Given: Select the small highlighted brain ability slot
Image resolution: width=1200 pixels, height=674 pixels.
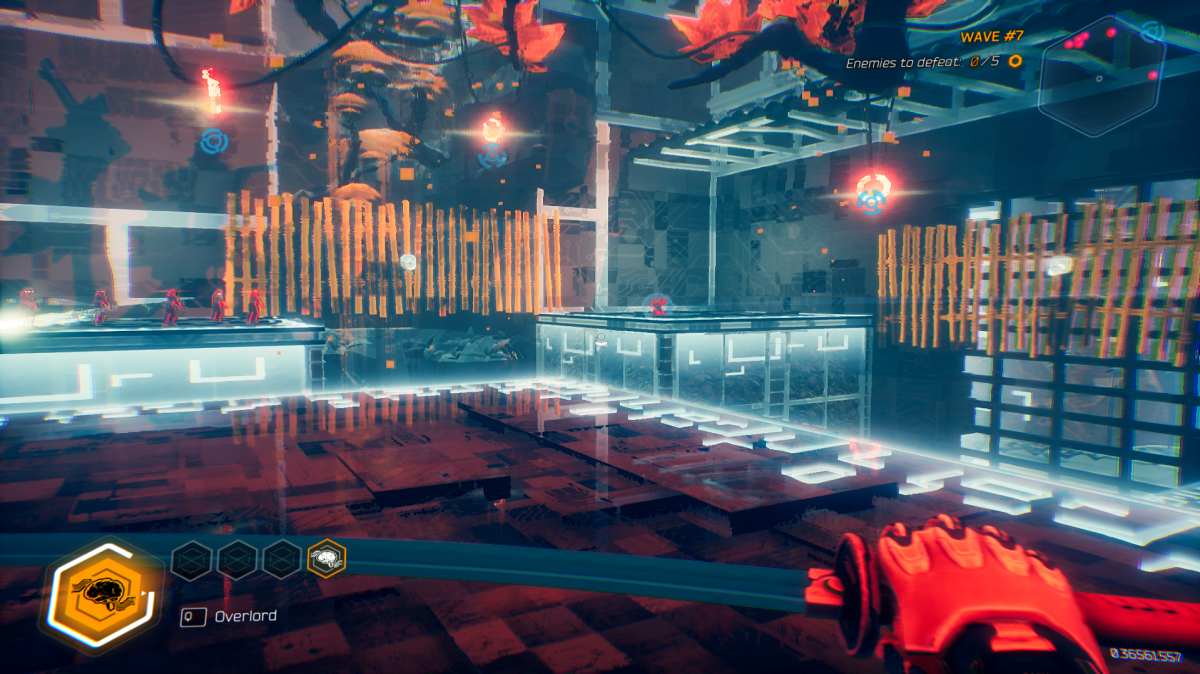Looking at the screenshot, I should click(326, 560).
